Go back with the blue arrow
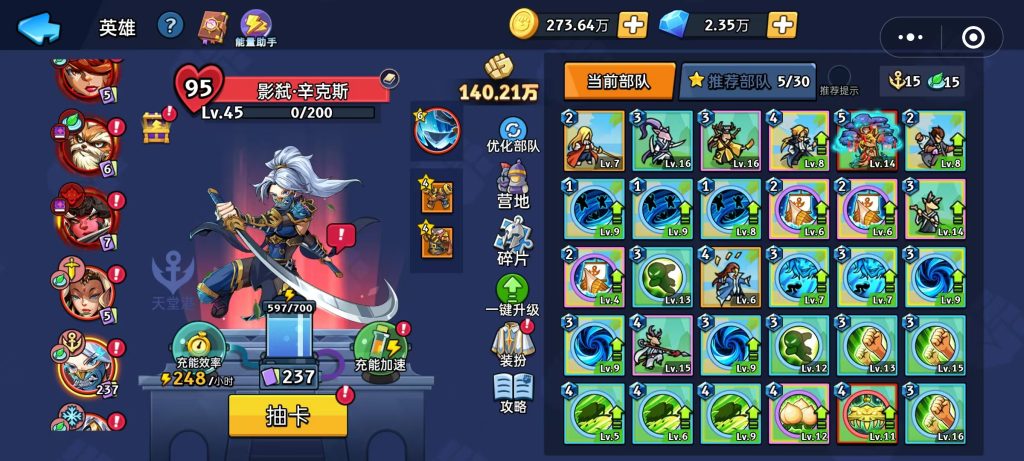The width and height of the screenshot is (1024, 461). point(39,27)
